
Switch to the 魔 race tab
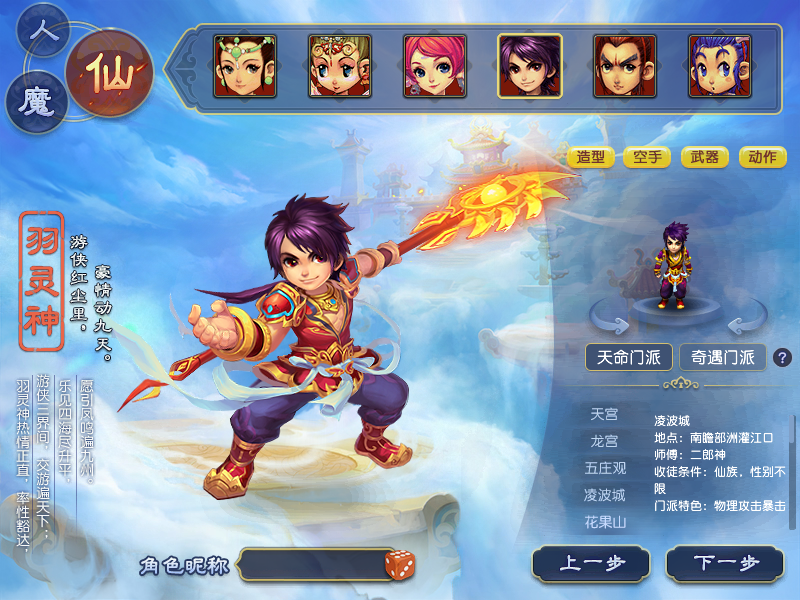[x=36, y=103]
